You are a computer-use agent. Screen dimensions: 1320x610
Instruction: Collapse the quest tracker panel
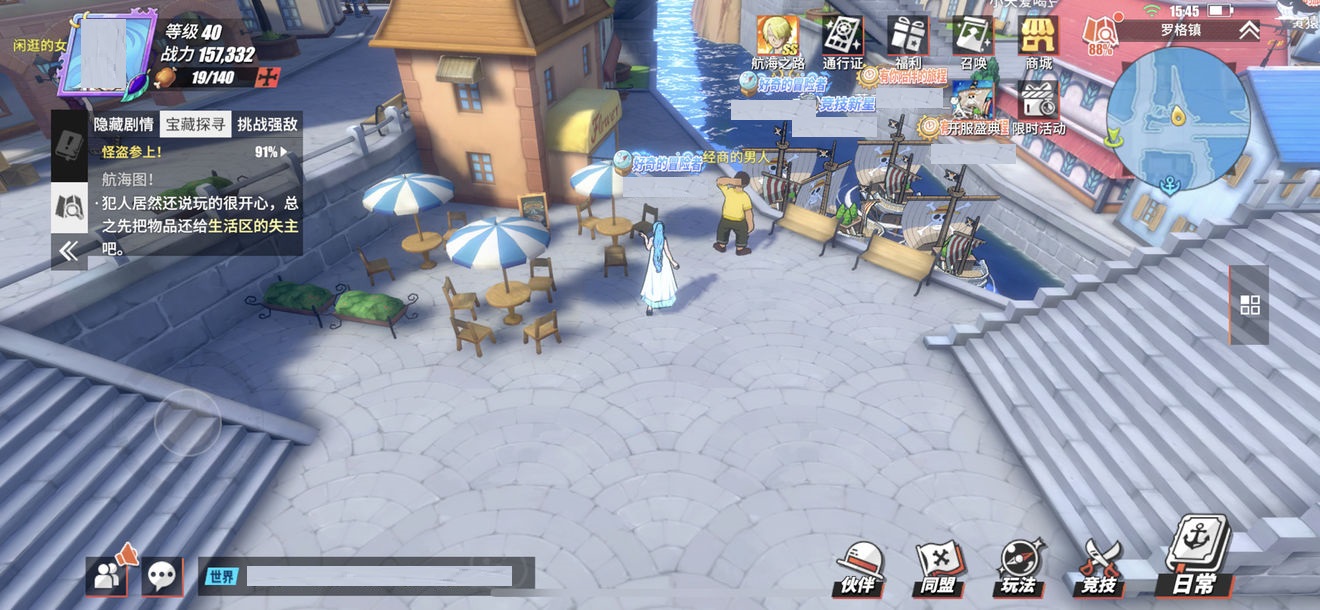pyautogui.click(x=68, y=251)
